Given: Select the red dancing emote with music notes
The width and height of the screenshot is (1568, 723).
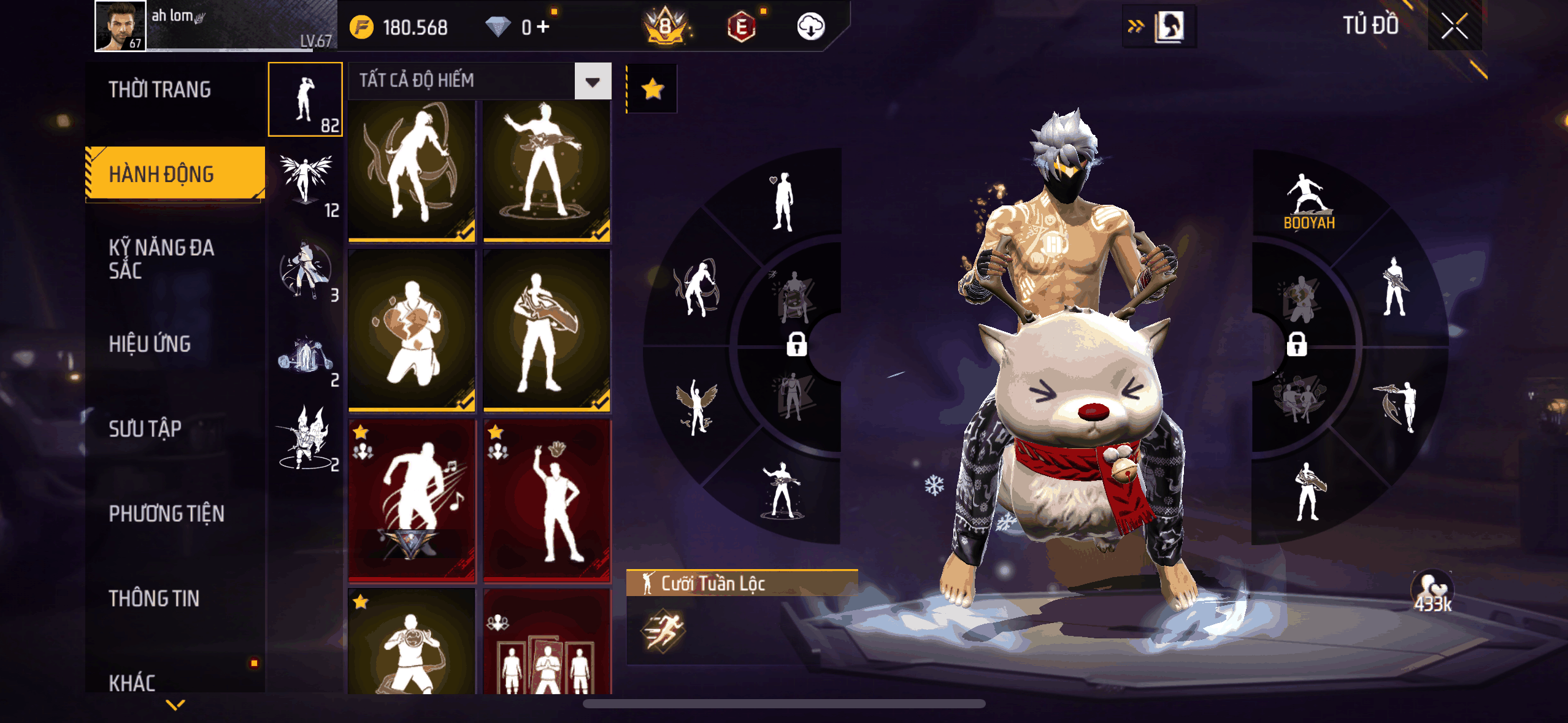Looking at the screenshot, I should [x=412, y=499].
